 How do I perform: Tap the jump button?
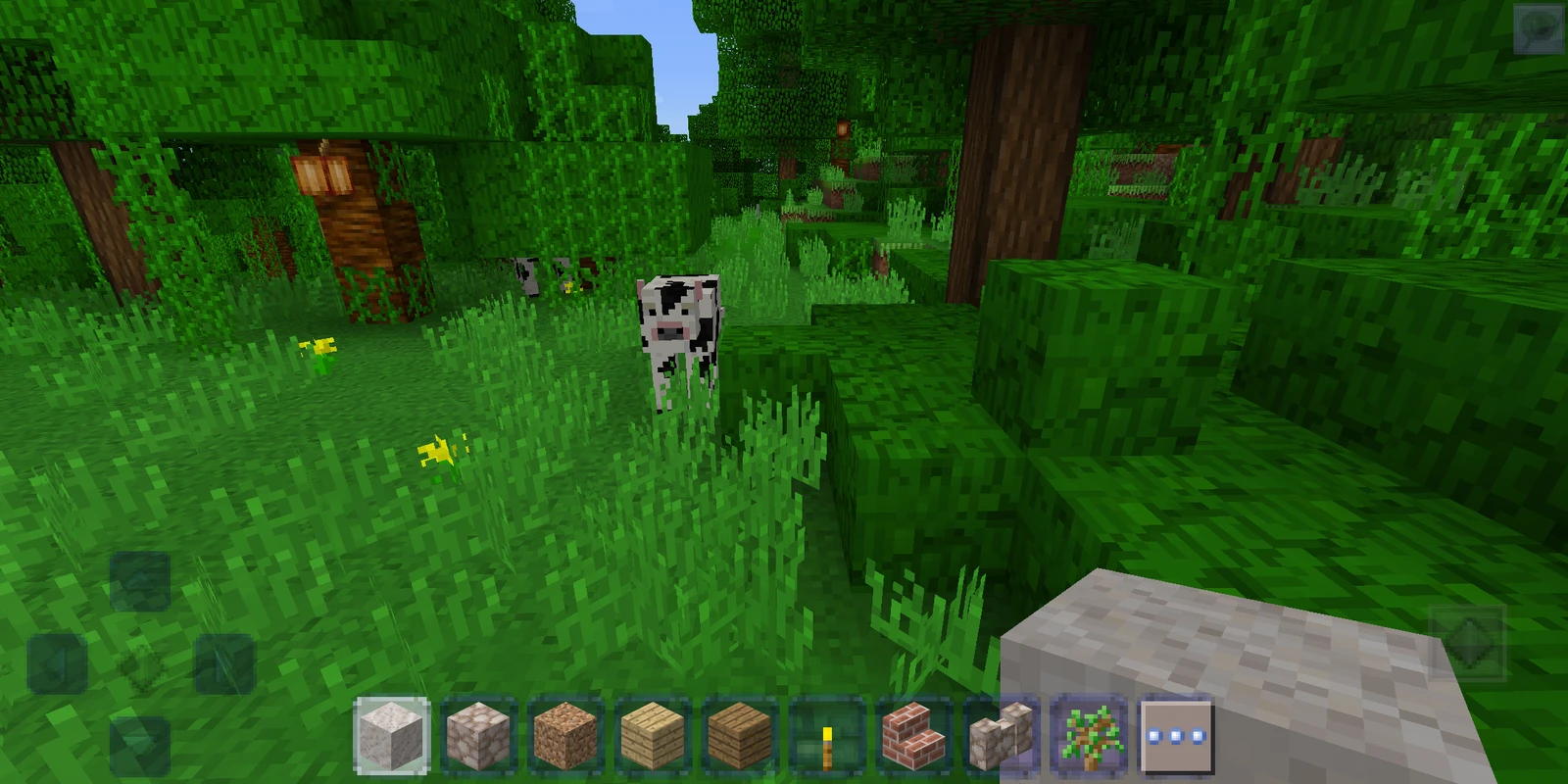click(1467, 644)
